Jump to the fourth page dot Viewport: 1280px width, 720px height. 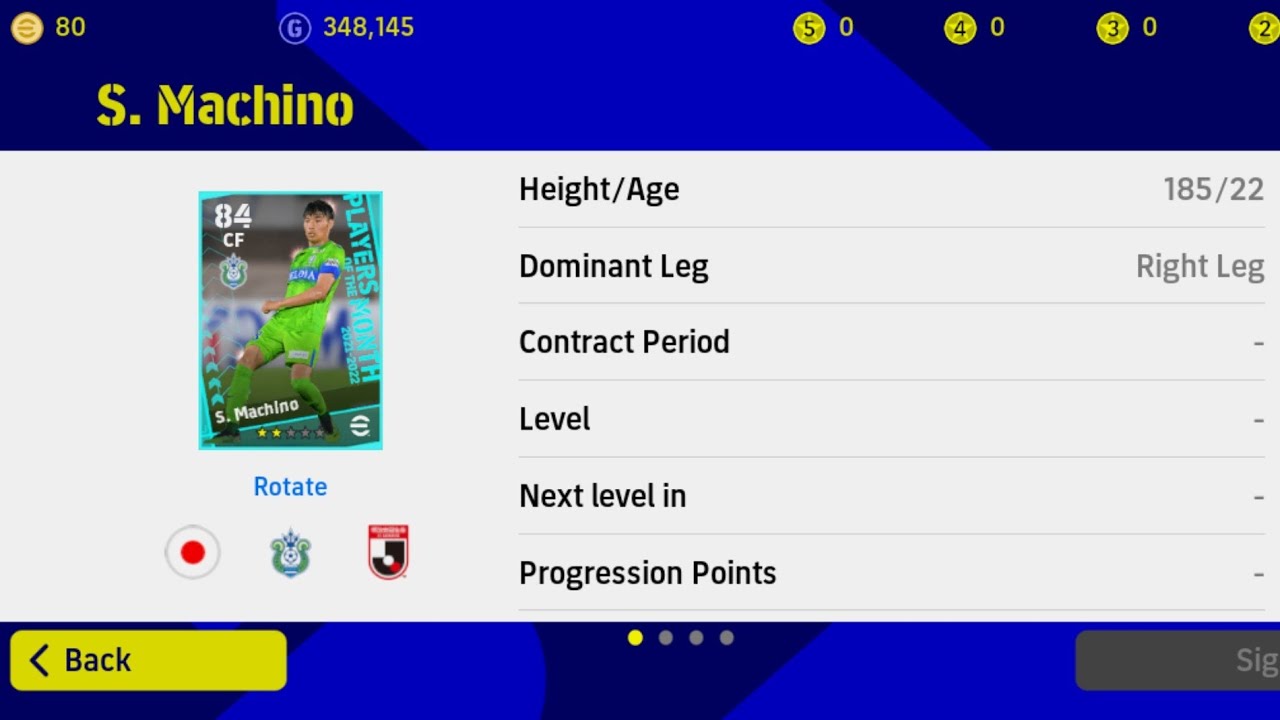[x=727, y=638]
